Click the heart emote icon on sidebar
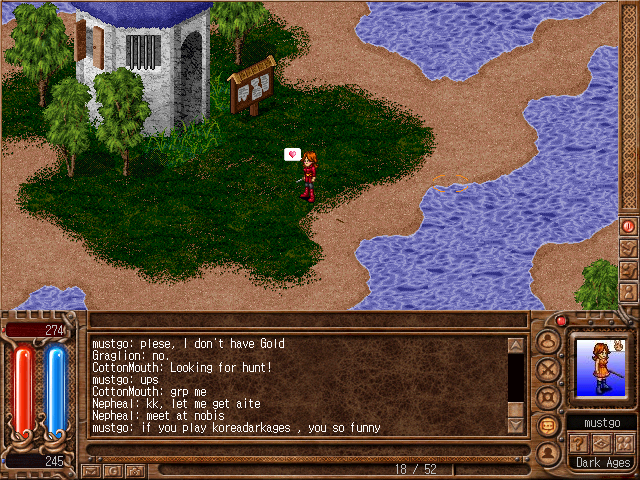 [628, 248]
